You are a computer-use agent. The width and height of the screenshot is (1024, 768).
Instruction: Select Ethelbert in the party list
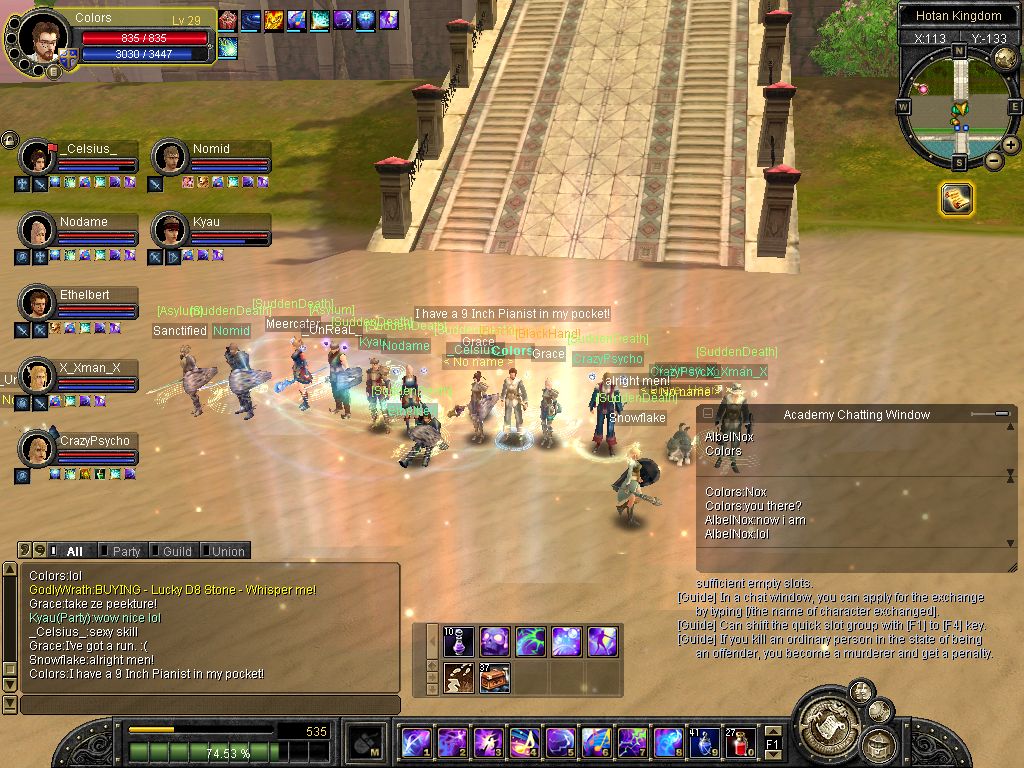click(37, 303)
